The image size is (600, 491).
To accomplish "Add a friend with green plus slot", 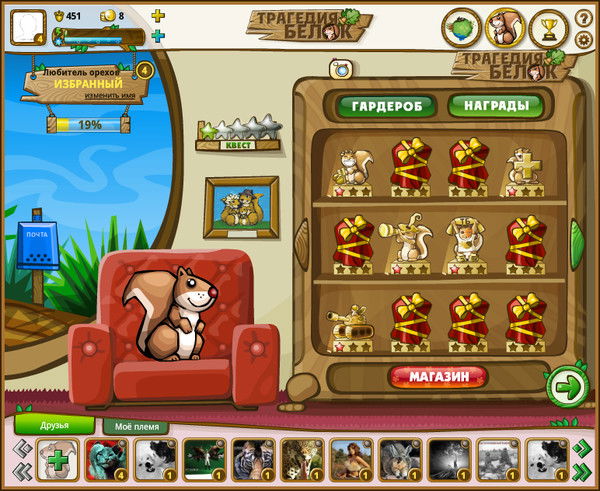I will (x=58, y=459).
